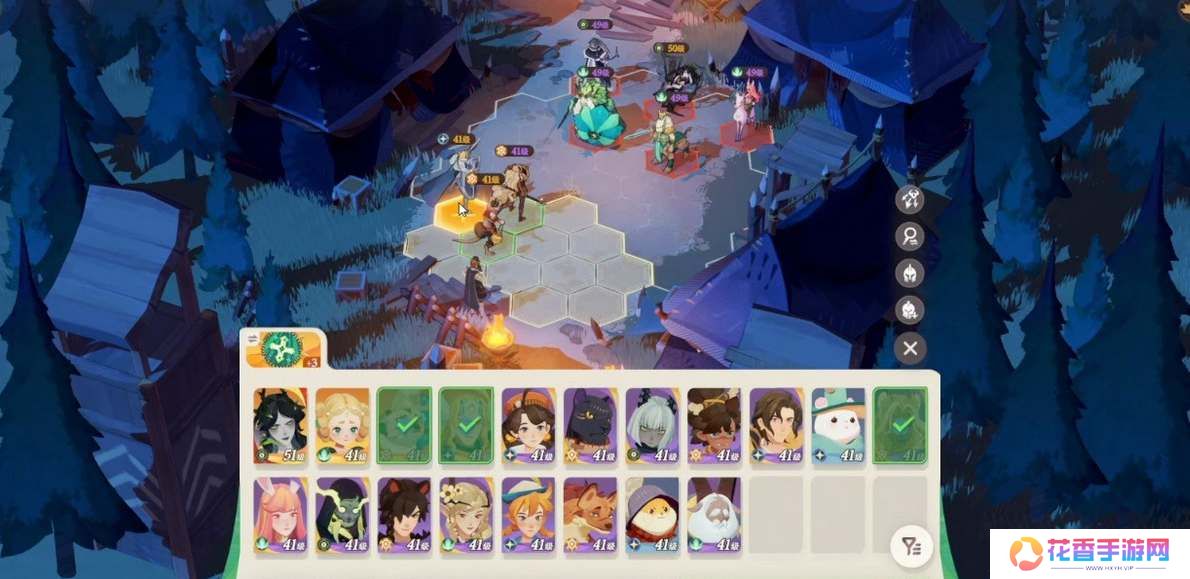
Task: Close the formation panel with the X button
Action: click(910, 348)
